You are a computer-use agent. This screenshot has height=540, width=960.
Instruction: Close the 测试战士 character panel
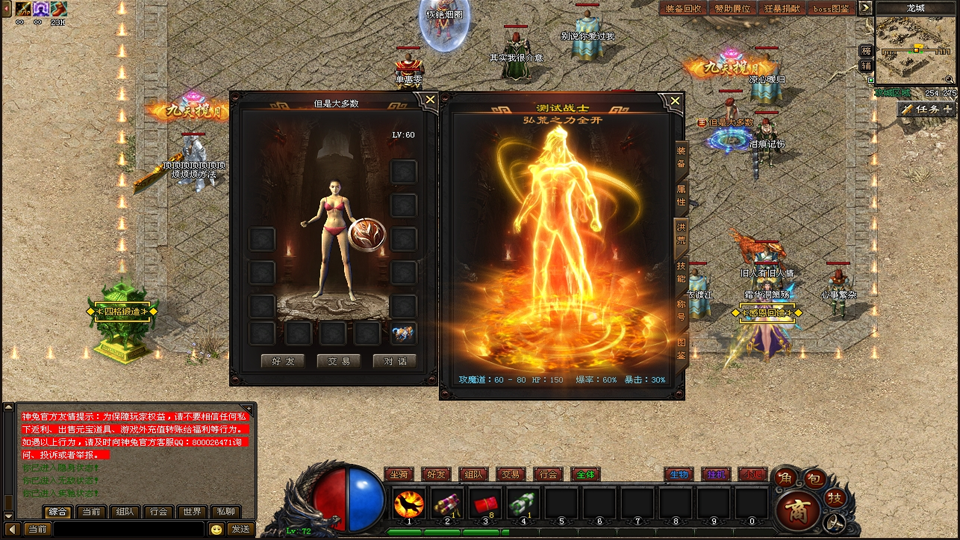675,101
